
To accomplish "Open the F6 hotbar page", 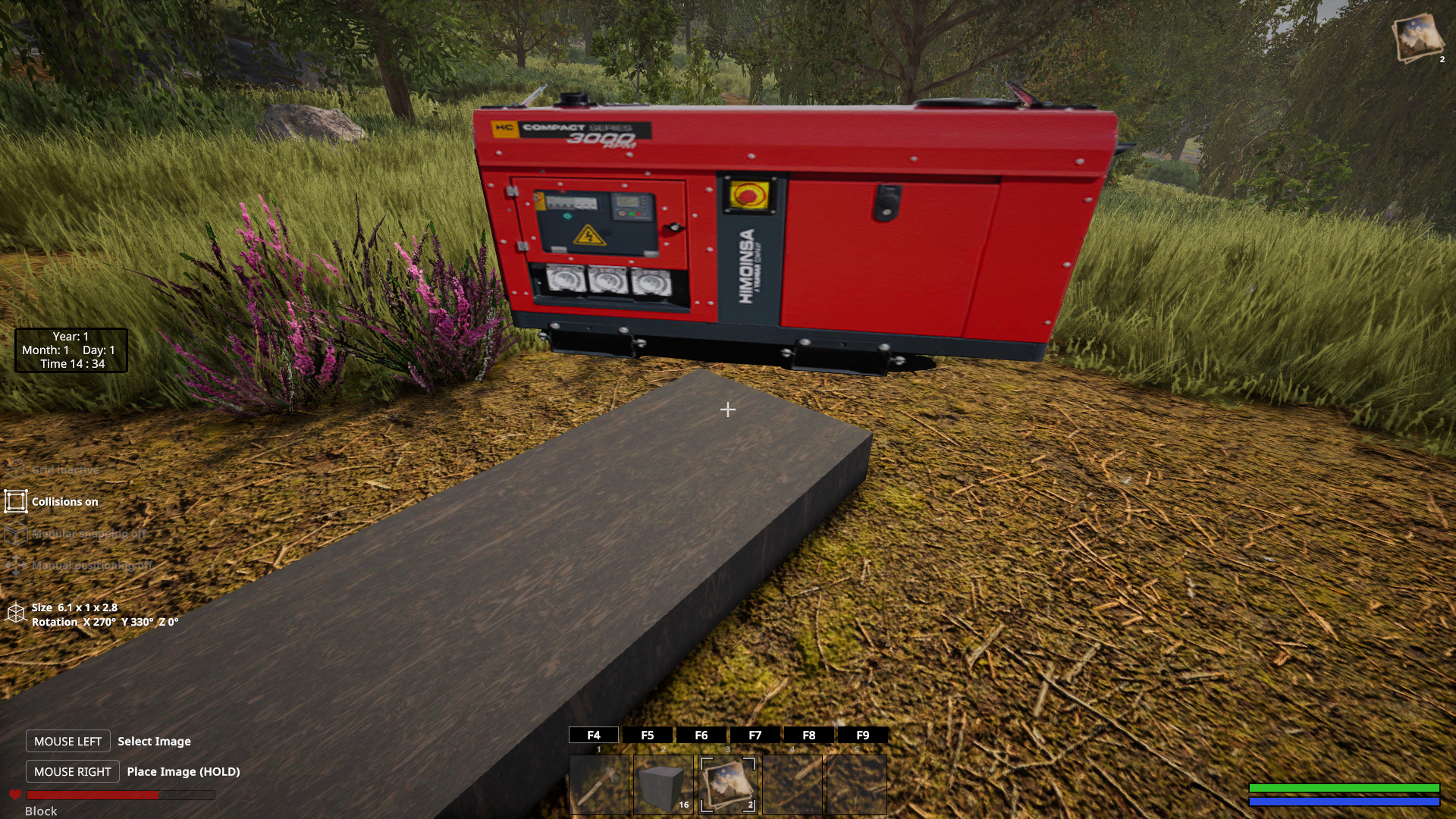I will (x=701, y=735).
